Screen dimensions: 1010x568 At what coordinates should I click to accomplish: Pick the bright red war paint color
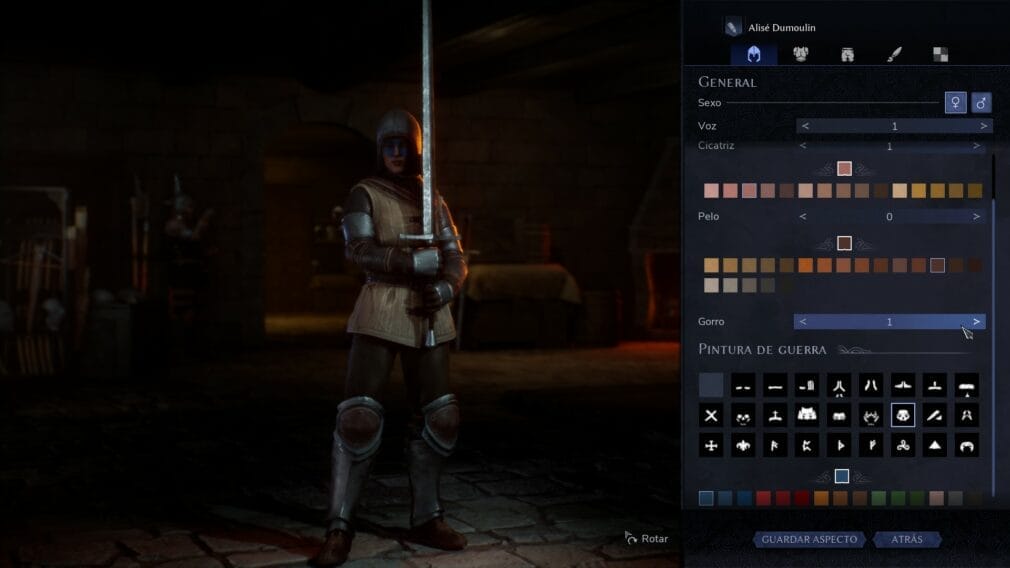click(x=764, y=498)
